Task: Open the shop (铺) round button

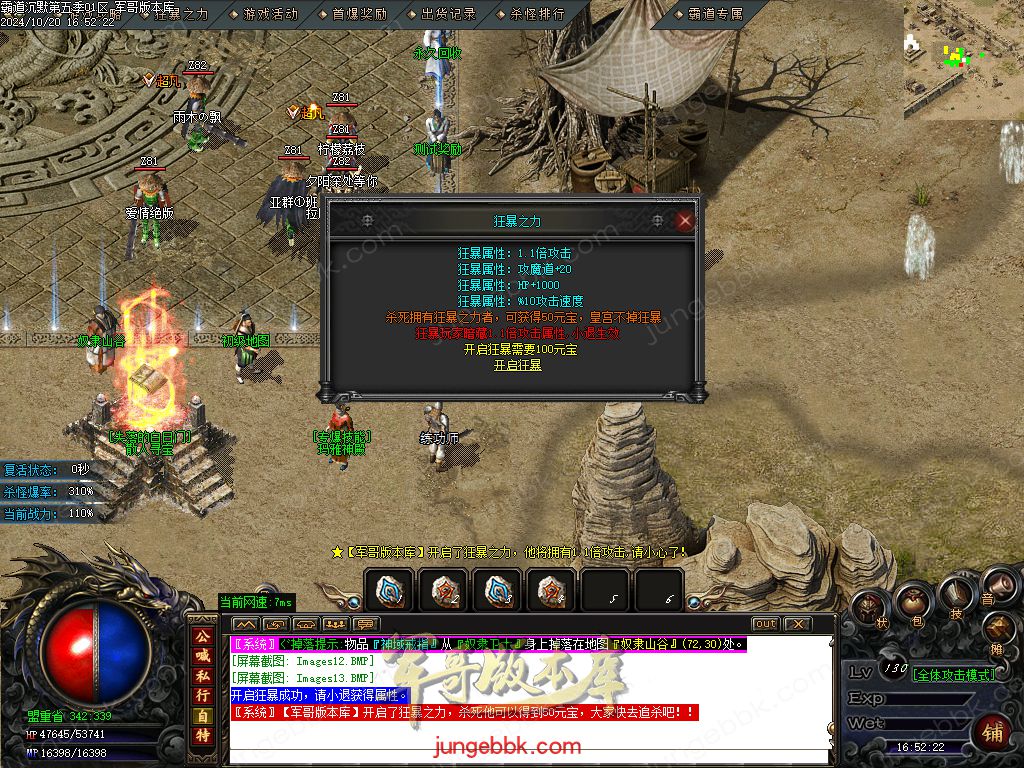Action: [992, 731]
